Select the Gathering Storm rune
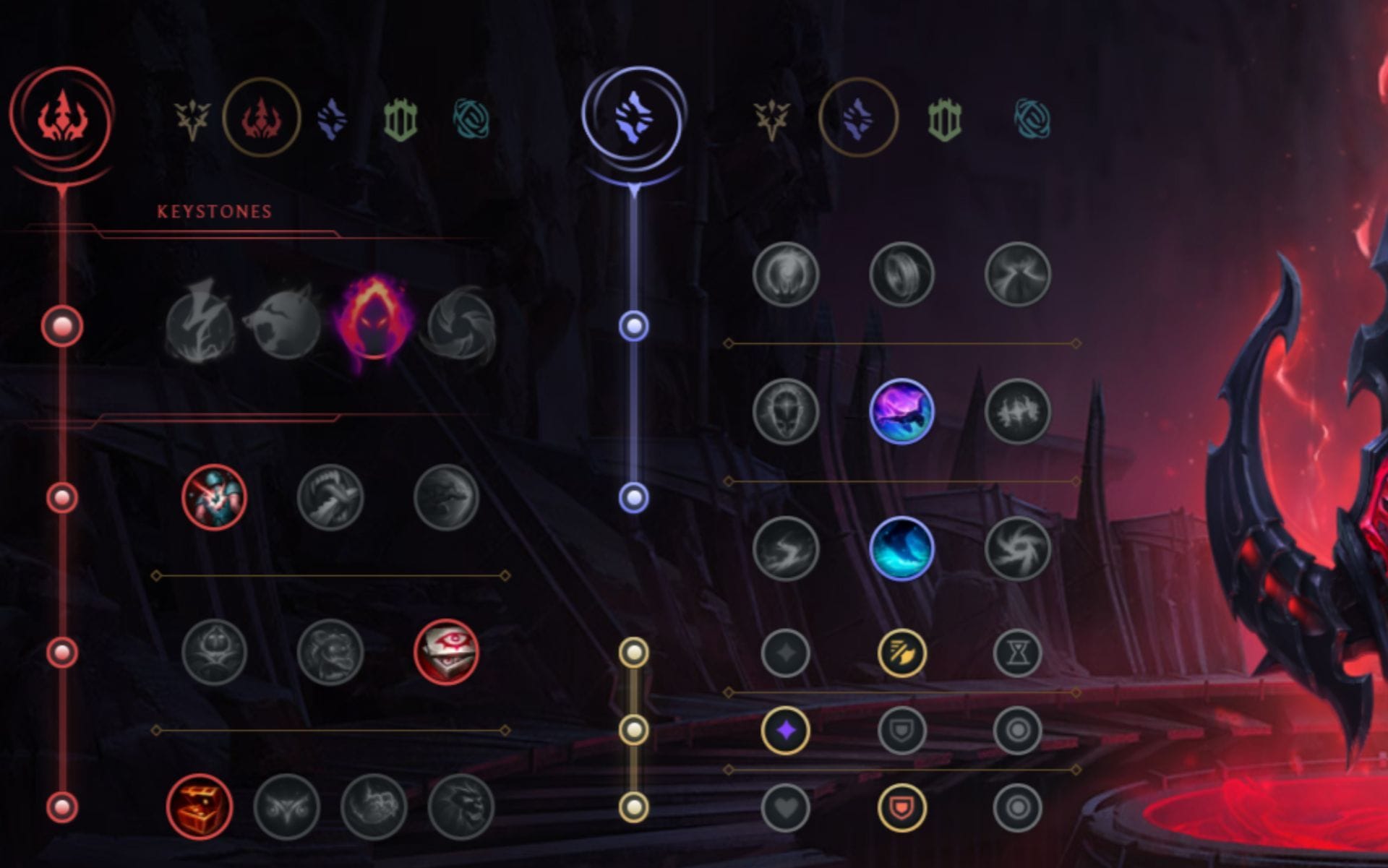This screenshot has height=868, width=1388. 1019,551
